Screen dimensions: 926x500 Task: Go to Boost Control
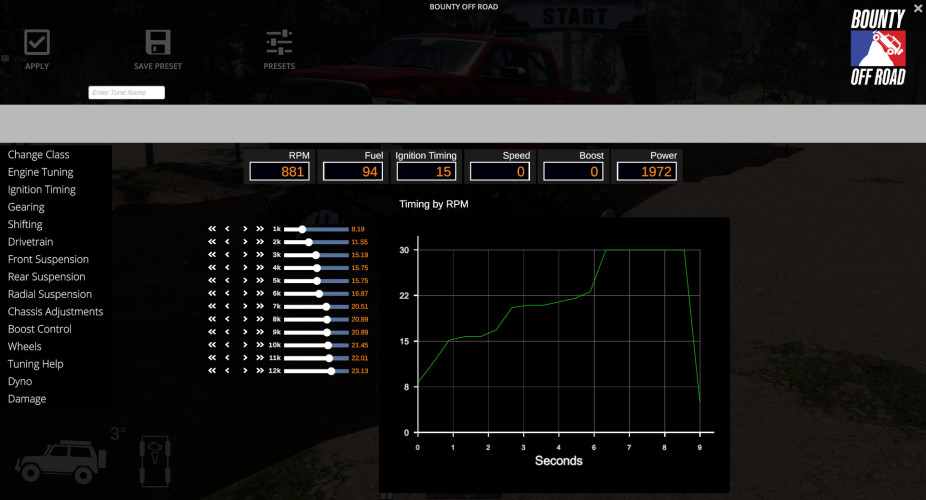[x=40, y=329]
